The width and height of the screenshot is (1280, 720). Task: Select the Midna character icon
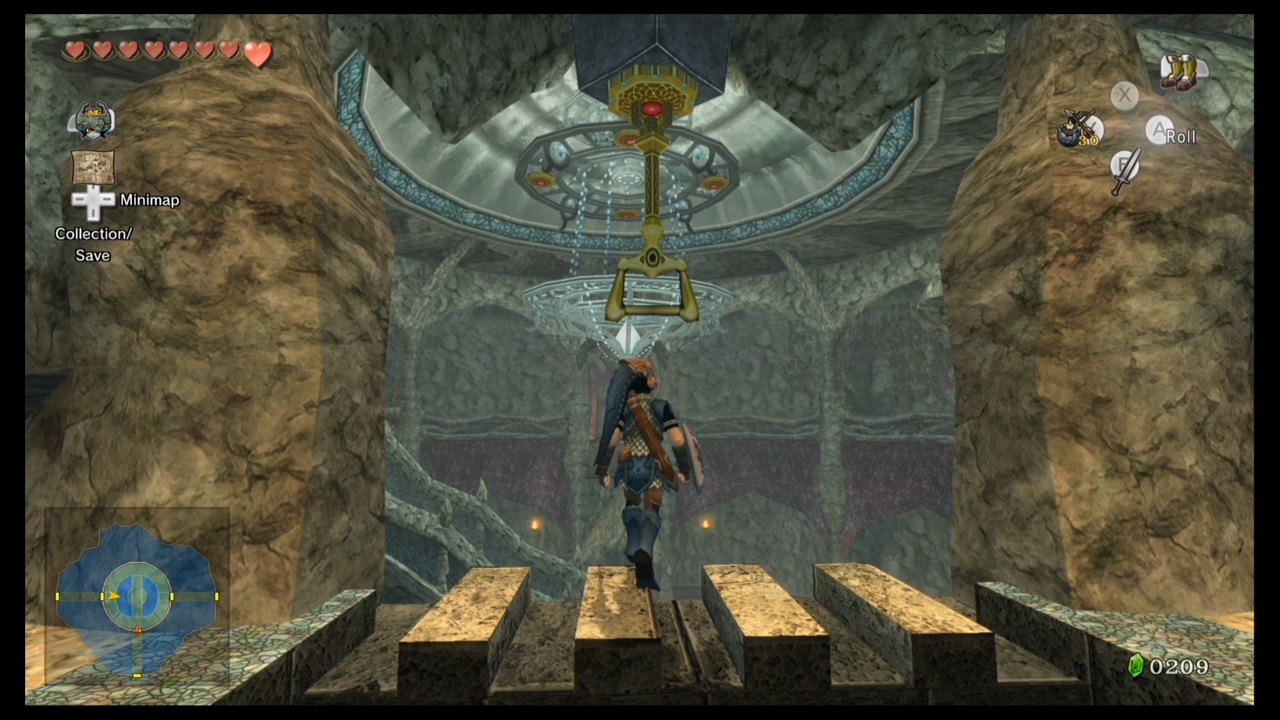(x=91, y=118)
